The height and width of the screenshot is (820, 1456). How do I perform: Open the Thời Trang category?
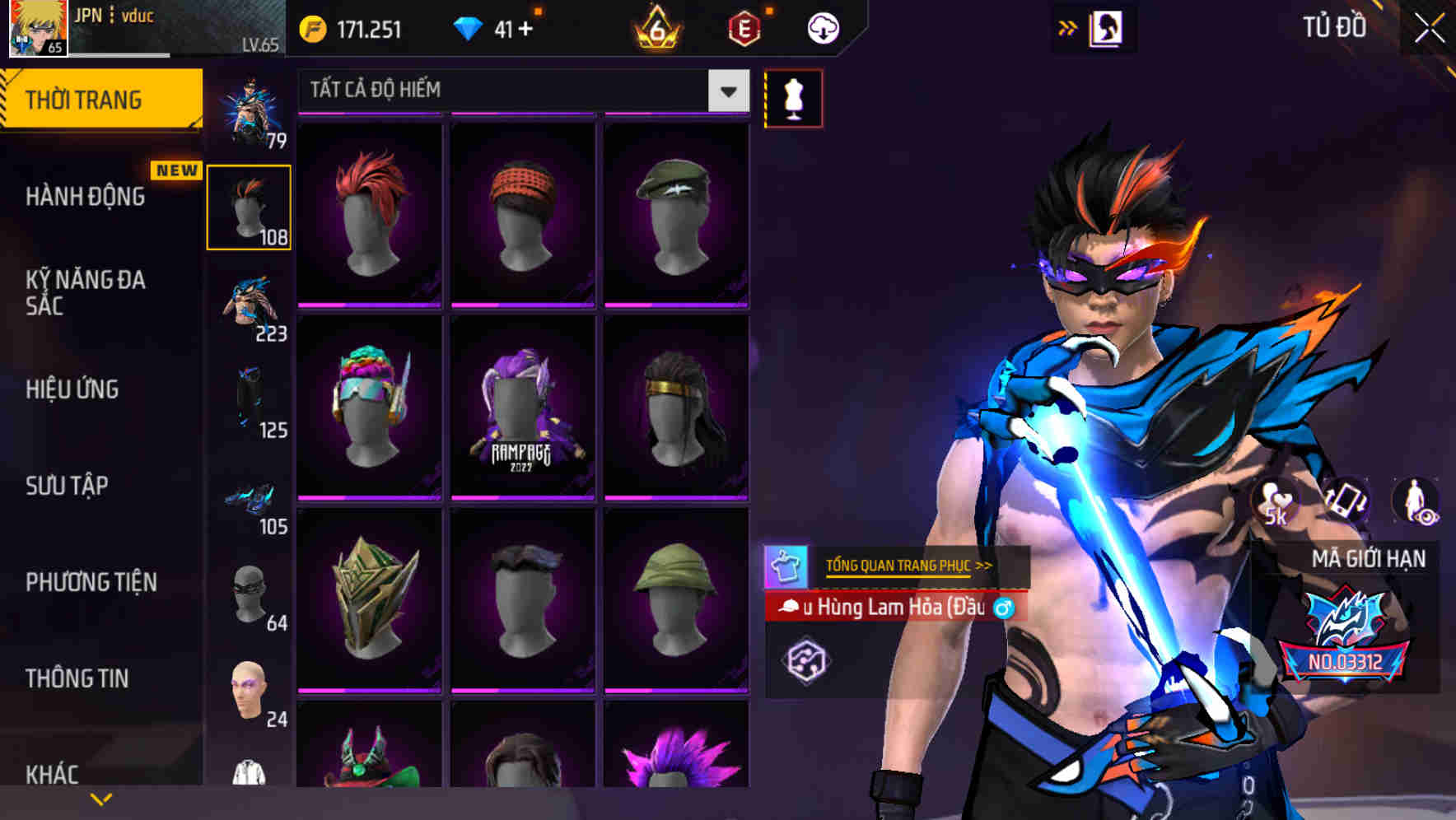click(100, 100)
